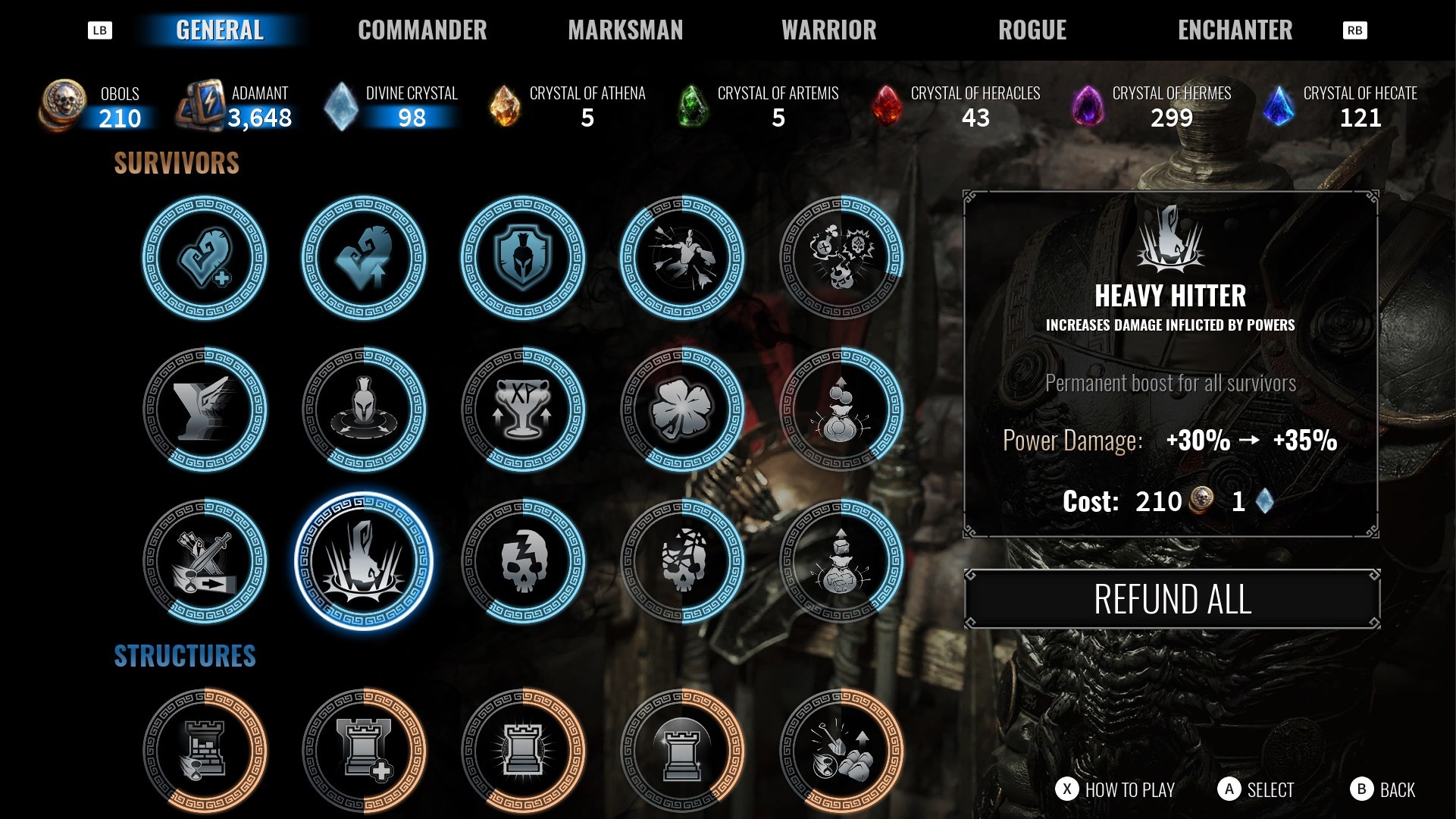Click the winged boot upgrade
The image size is (1456, 819).
coord(205,409)
